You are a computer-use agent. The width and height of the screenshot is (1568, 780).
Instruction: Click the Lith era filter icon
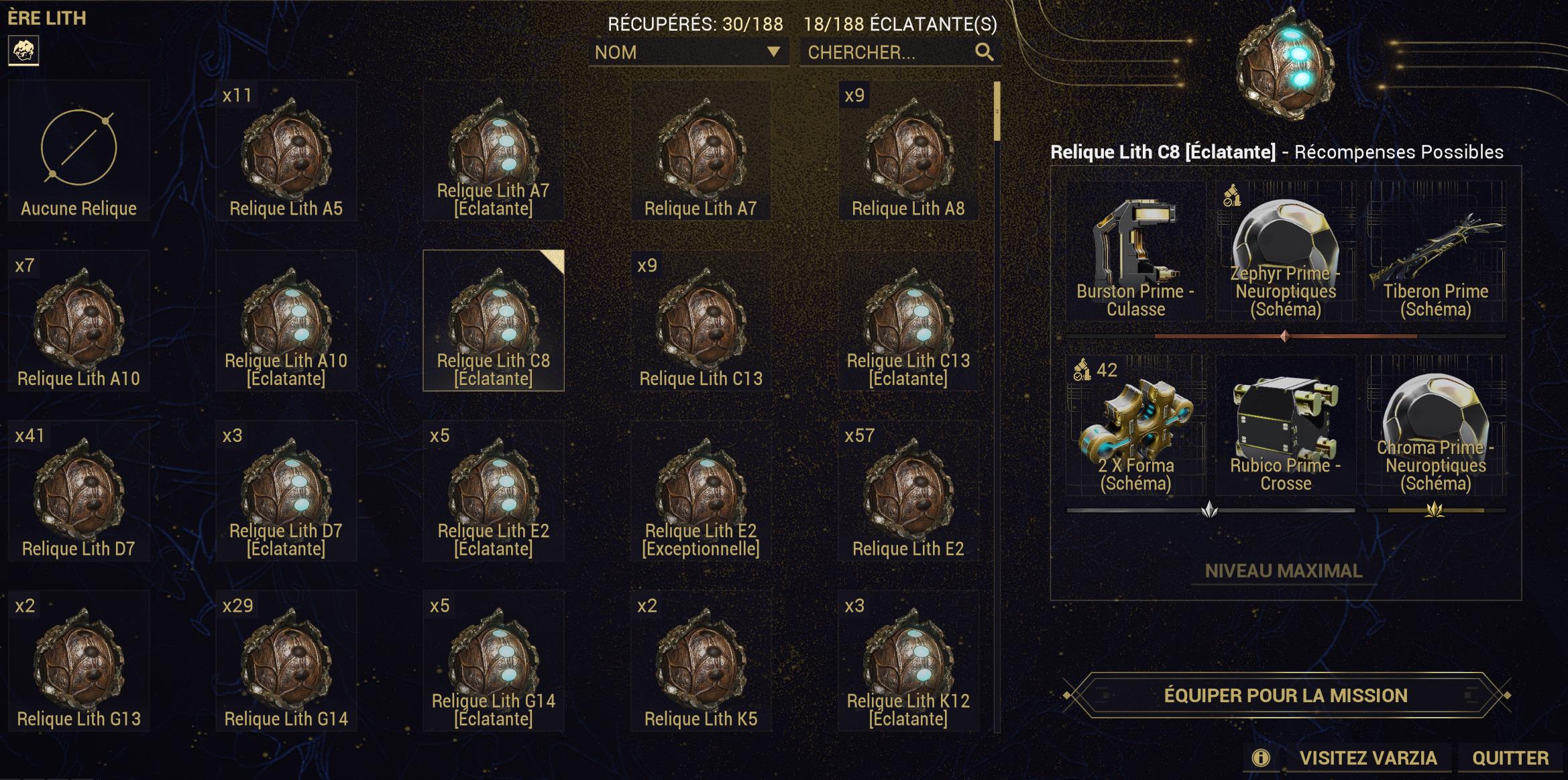click(23, 50)
